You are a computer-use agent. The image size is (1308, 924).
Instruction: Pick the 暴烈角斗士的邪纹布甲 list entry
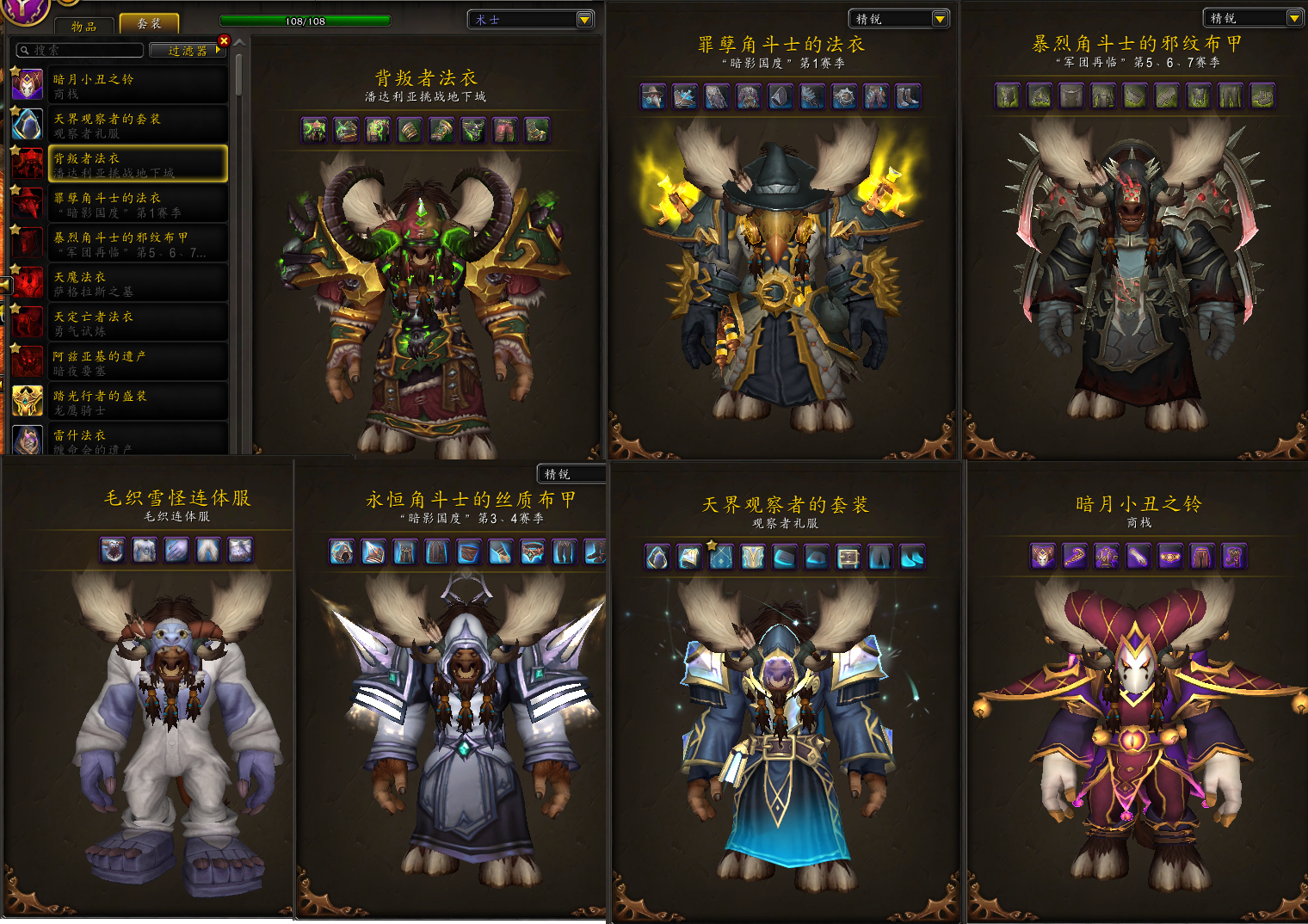click(138, 243)
